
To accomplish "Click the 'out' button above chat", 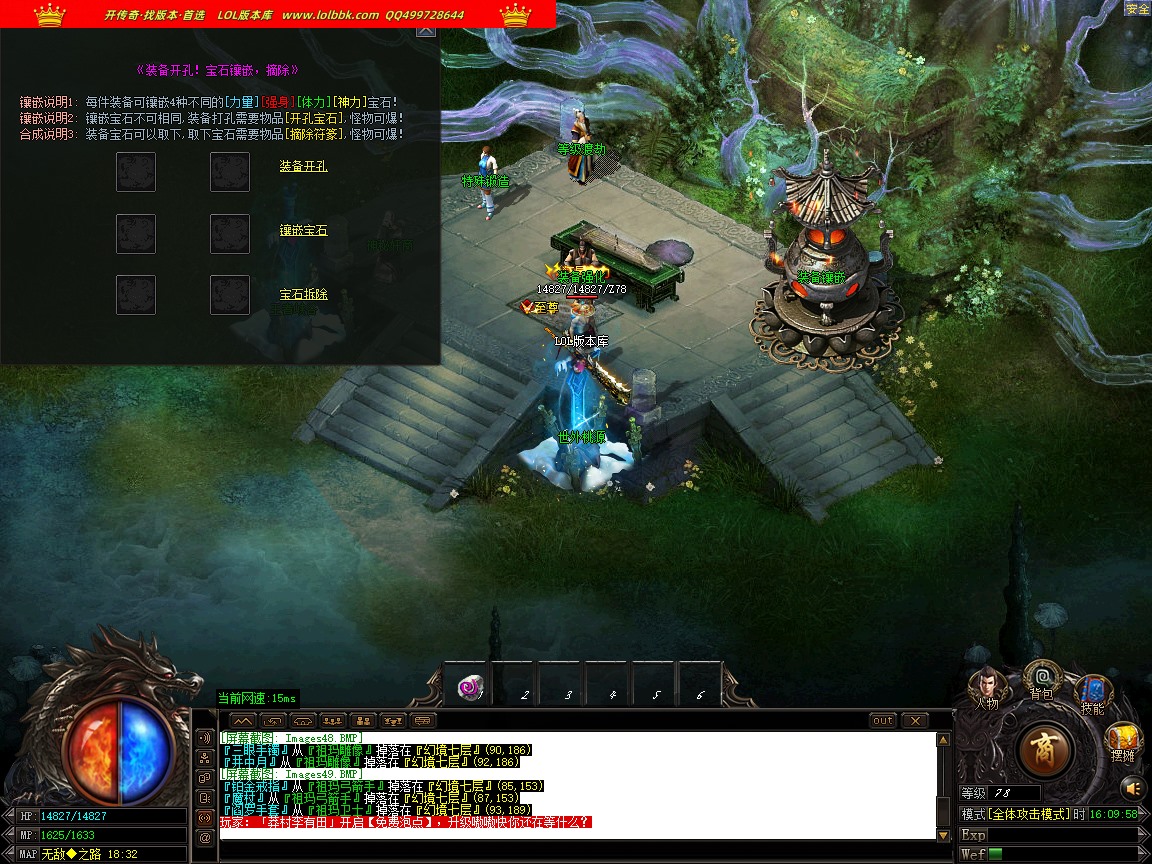I will 883,720.
